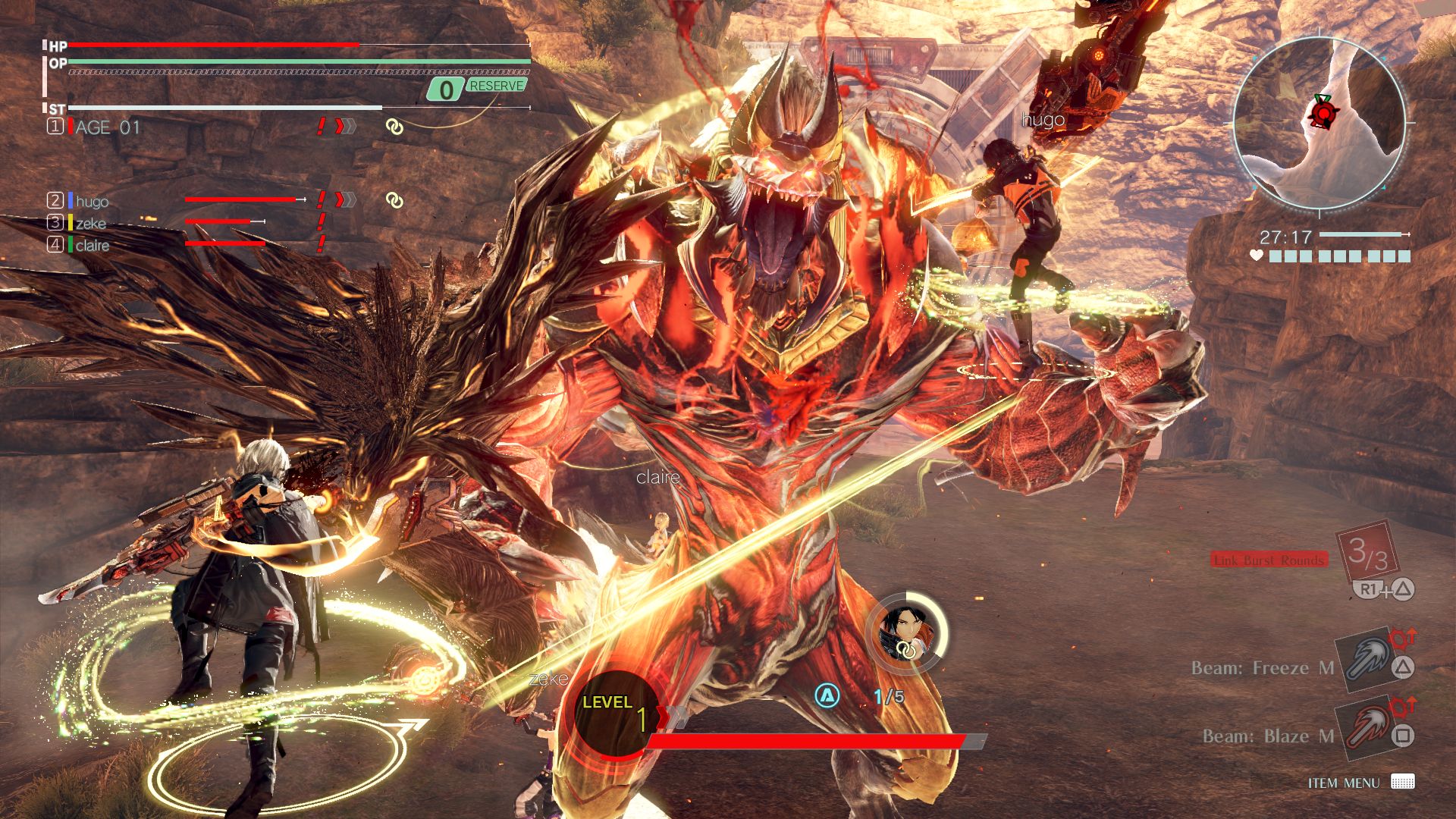Select party member hugo in the list
The height and width of the screenshot is (819, 1456).
coord(92,201)
